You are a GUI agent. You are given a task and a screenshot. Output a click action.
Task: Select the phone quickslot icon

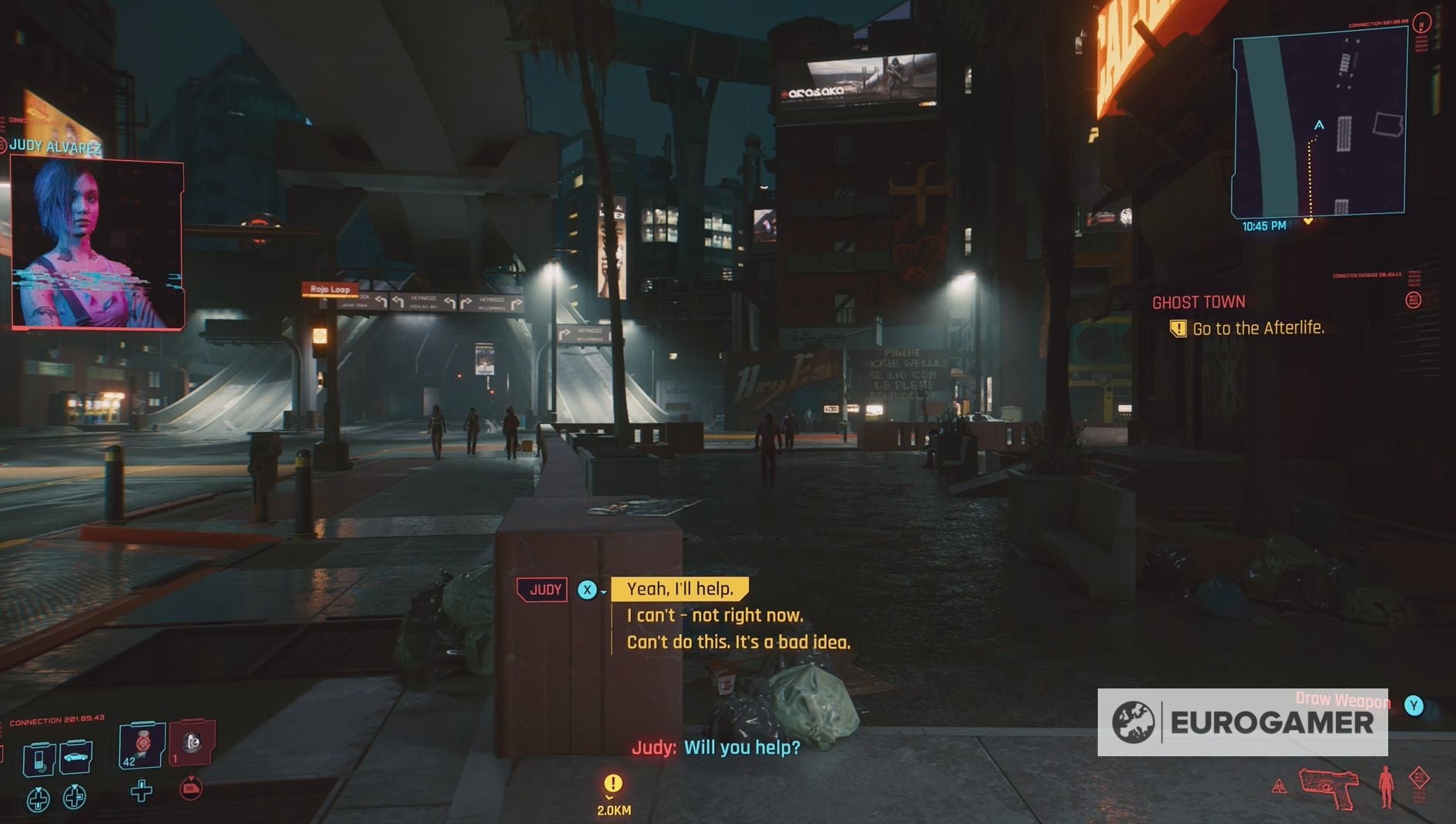point(39,759)
